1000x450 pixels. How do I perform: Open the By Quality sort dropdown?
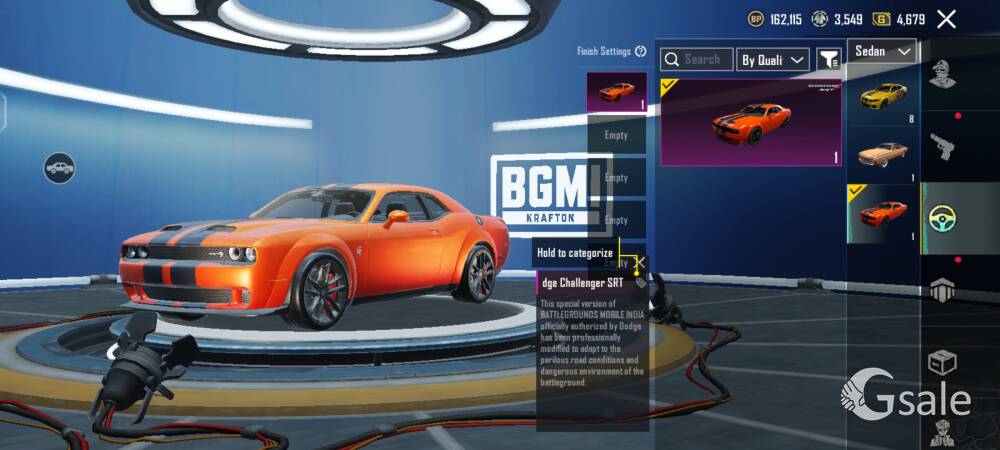point(773,60)
